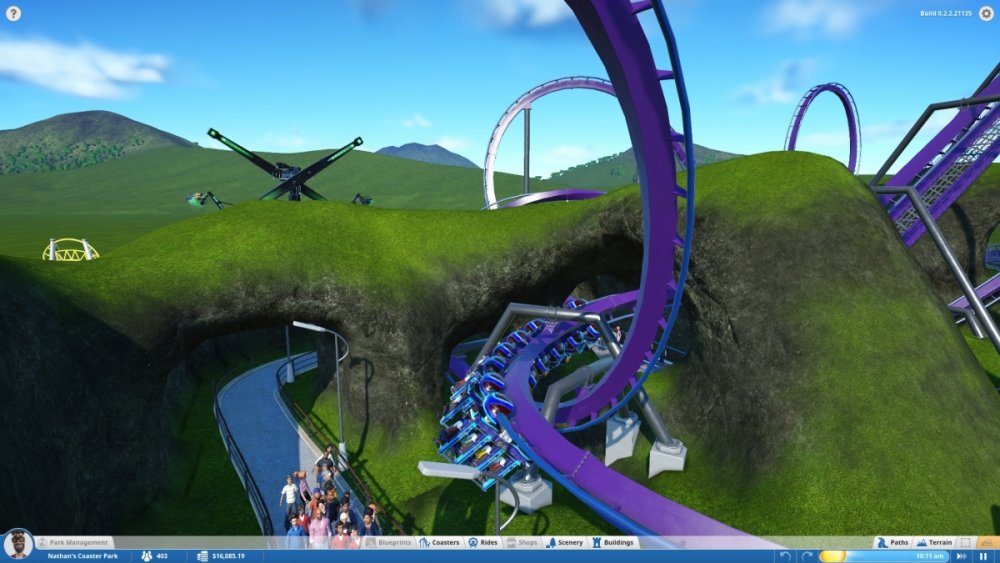Open the help question mark button

[13, 13]
